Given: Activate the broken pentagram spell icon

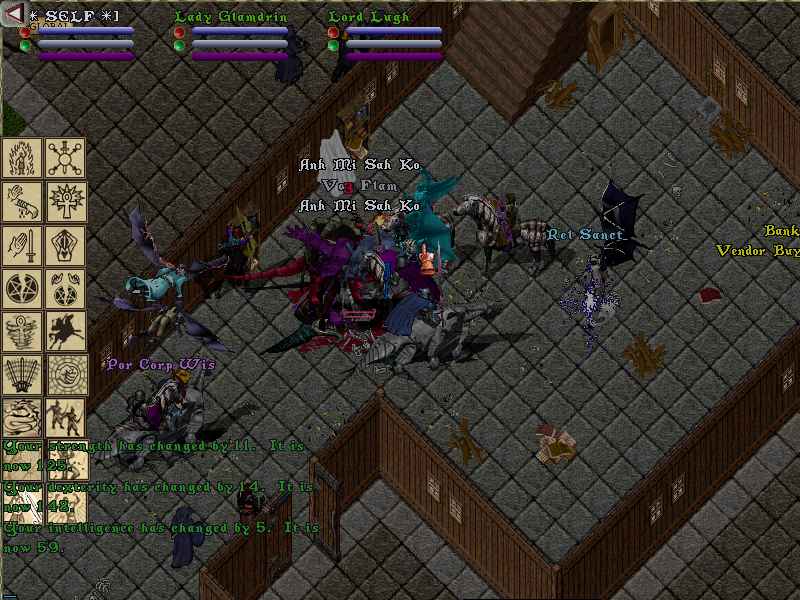Looking at the screenshot, I should point(22,288).
